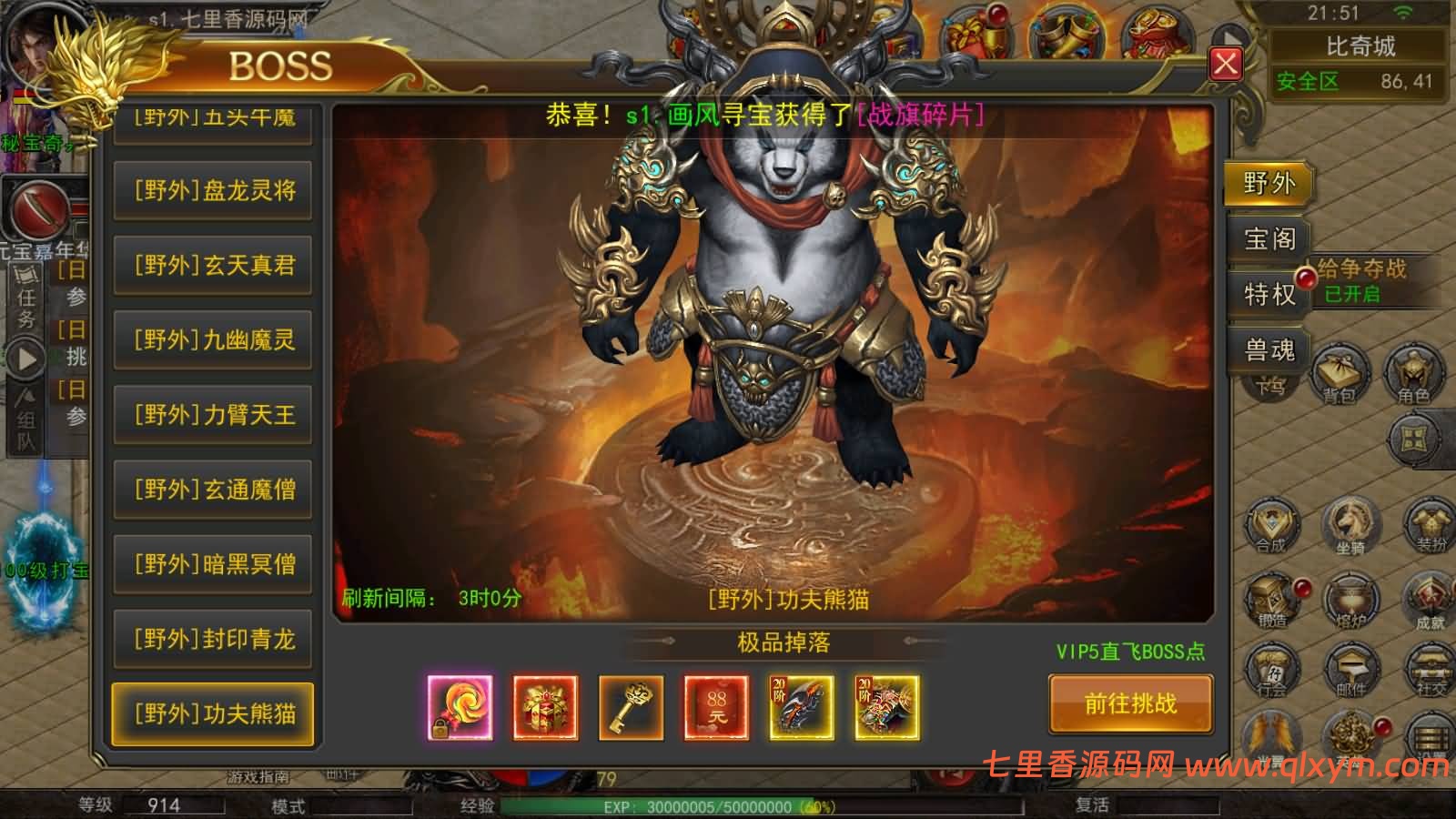
Task: Open the 背包 bag icon
Action: 1340,375
